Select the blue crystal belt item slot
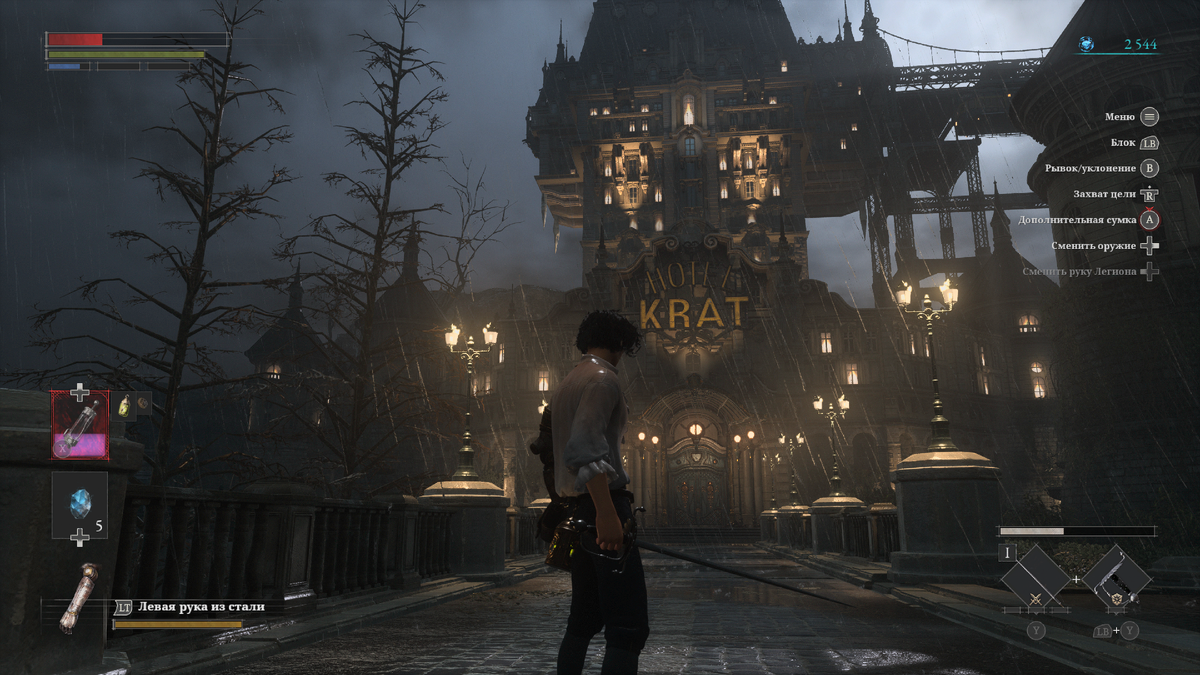 coord(80,505)
